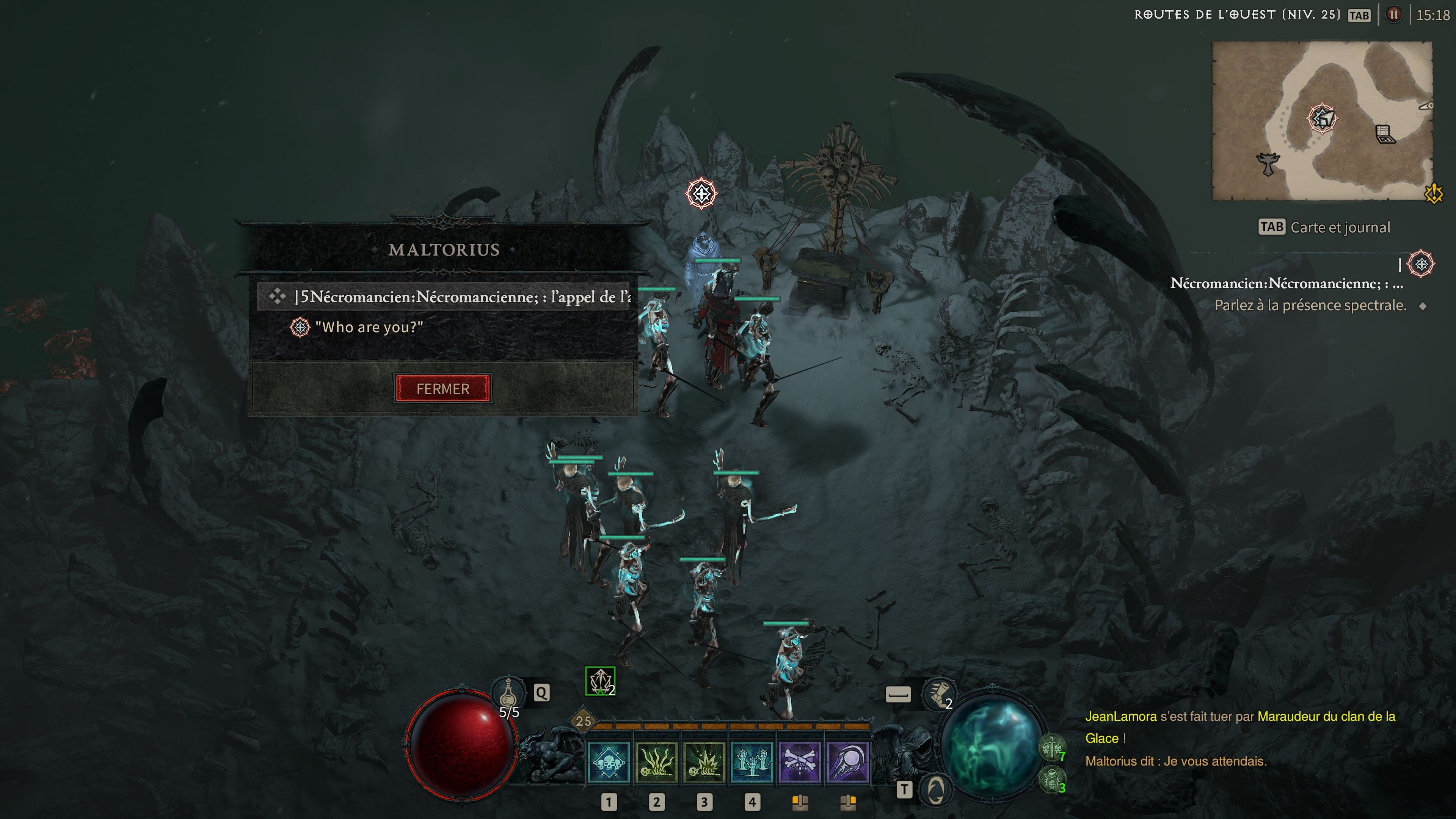This screenshot has width=1456, height=819.
Task: Use the healing potion flask icon
Action: click(508, 692)
